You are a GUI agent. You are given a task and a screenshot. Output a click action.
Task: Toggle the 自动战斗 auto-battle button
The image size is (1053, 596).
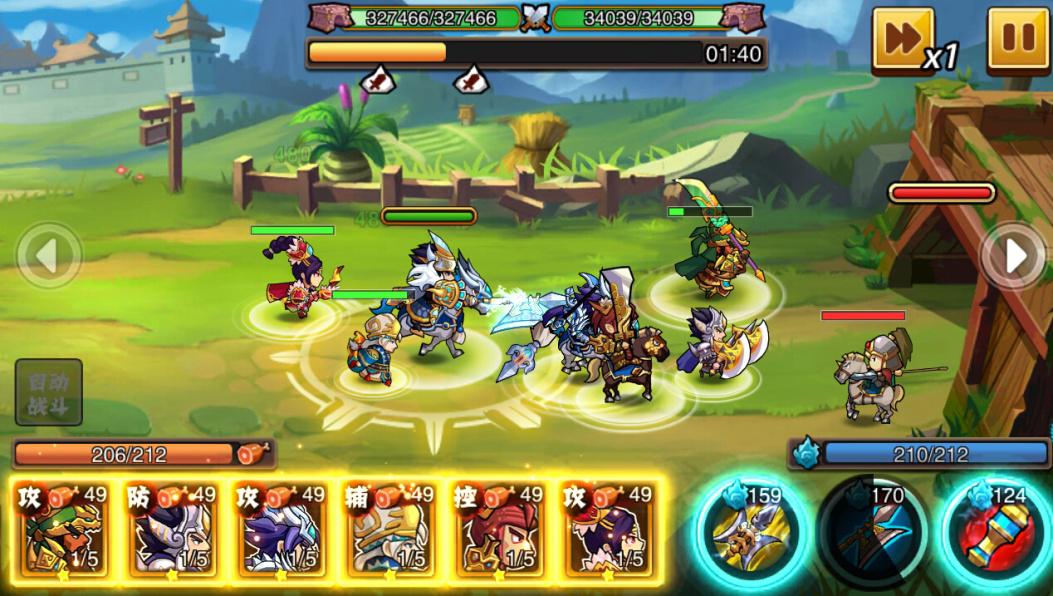point(48,393)
